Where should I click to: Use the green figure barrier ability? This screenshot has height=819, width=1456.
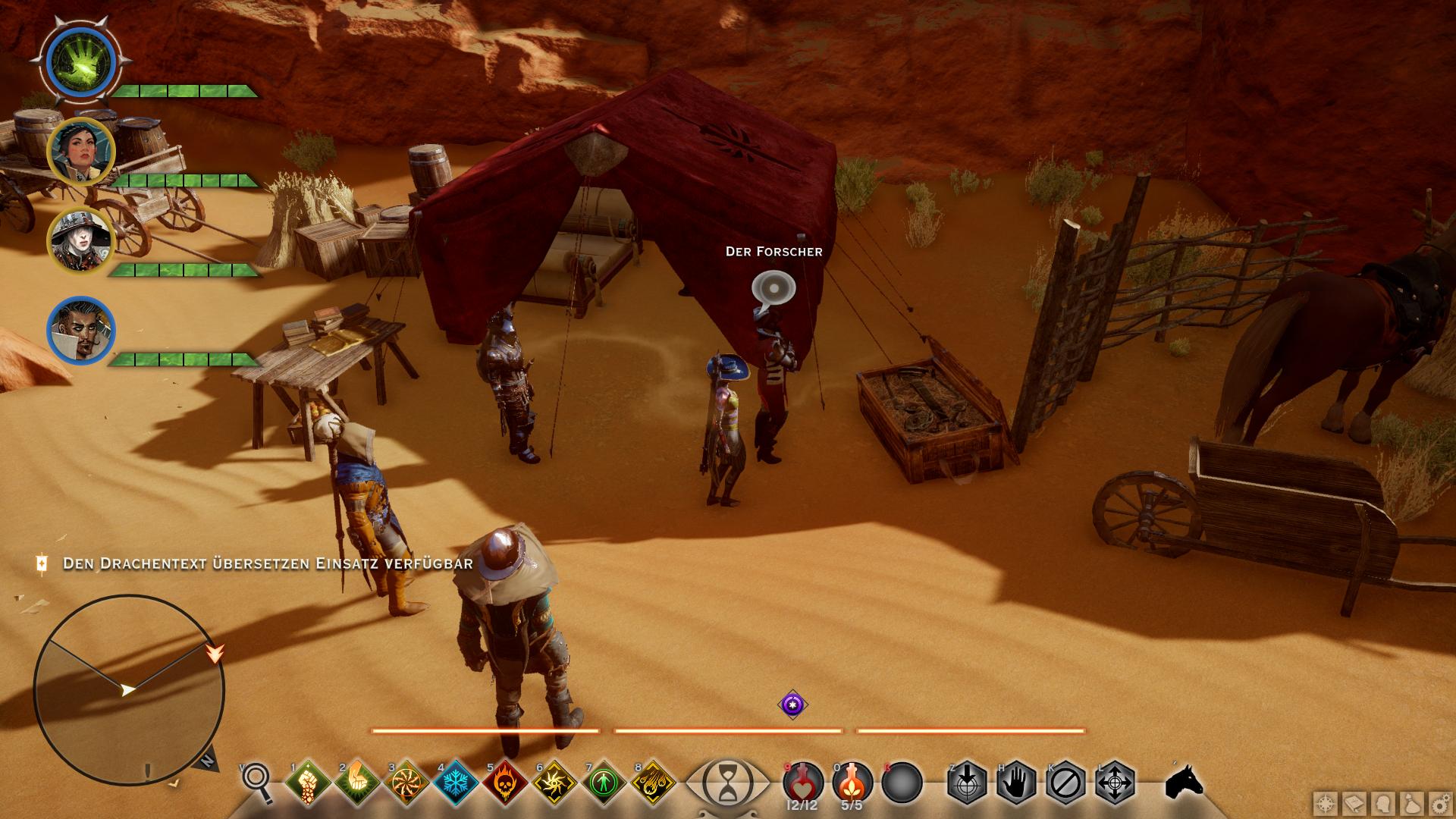[x=604, y=781]
